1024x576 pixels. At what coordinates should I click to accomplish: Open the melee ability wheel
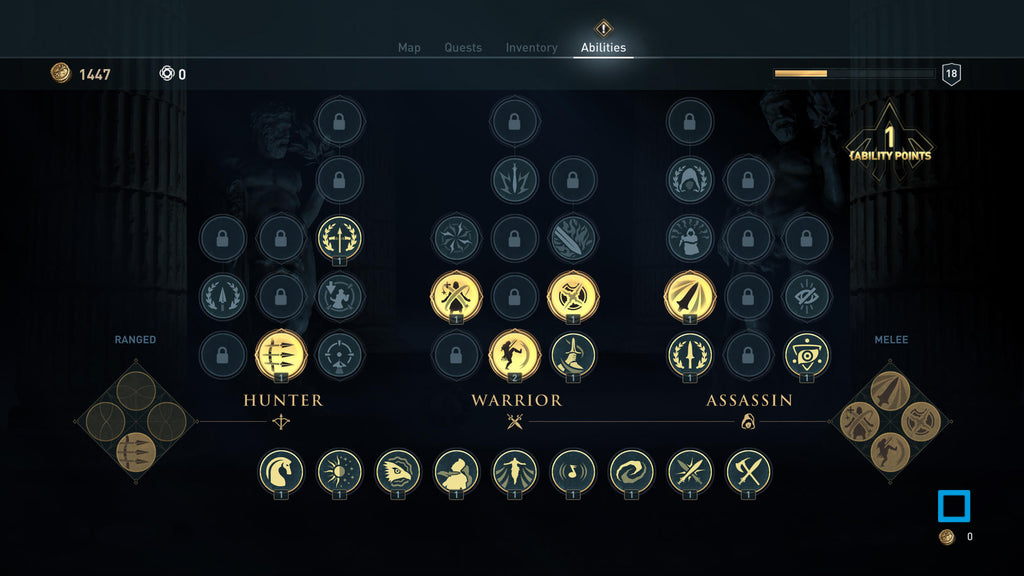coord(889,421)
